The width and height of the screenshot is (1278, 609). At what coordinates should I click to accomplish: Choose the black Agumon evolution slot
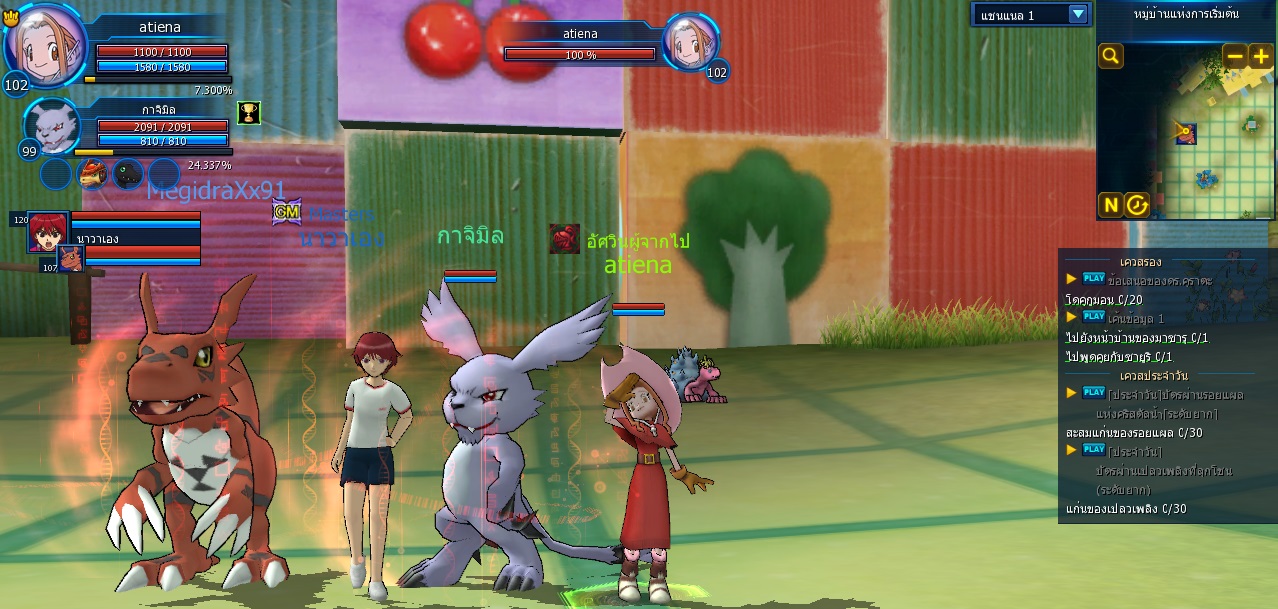coord(128,174)
